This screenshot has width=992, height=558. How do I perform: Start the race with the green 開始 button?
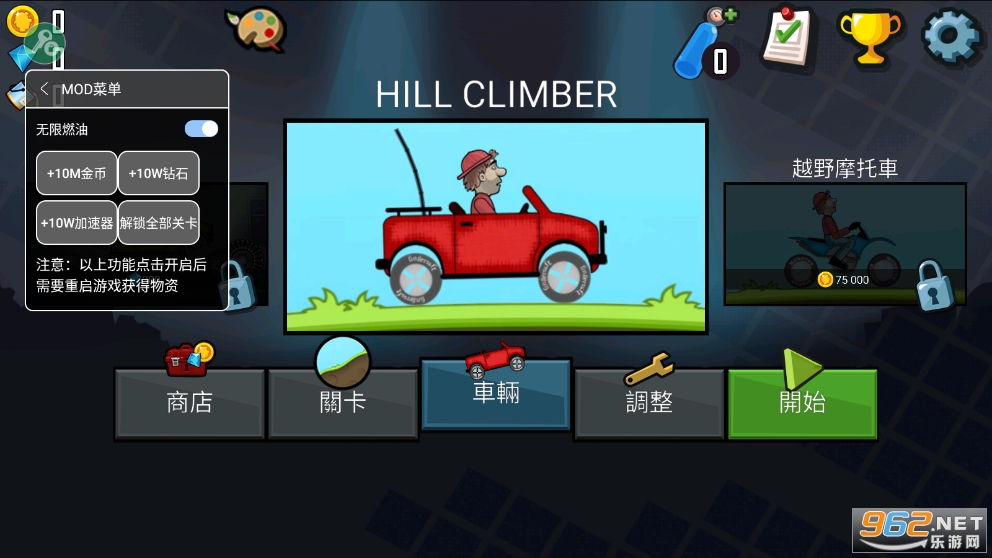pos(802,403)
